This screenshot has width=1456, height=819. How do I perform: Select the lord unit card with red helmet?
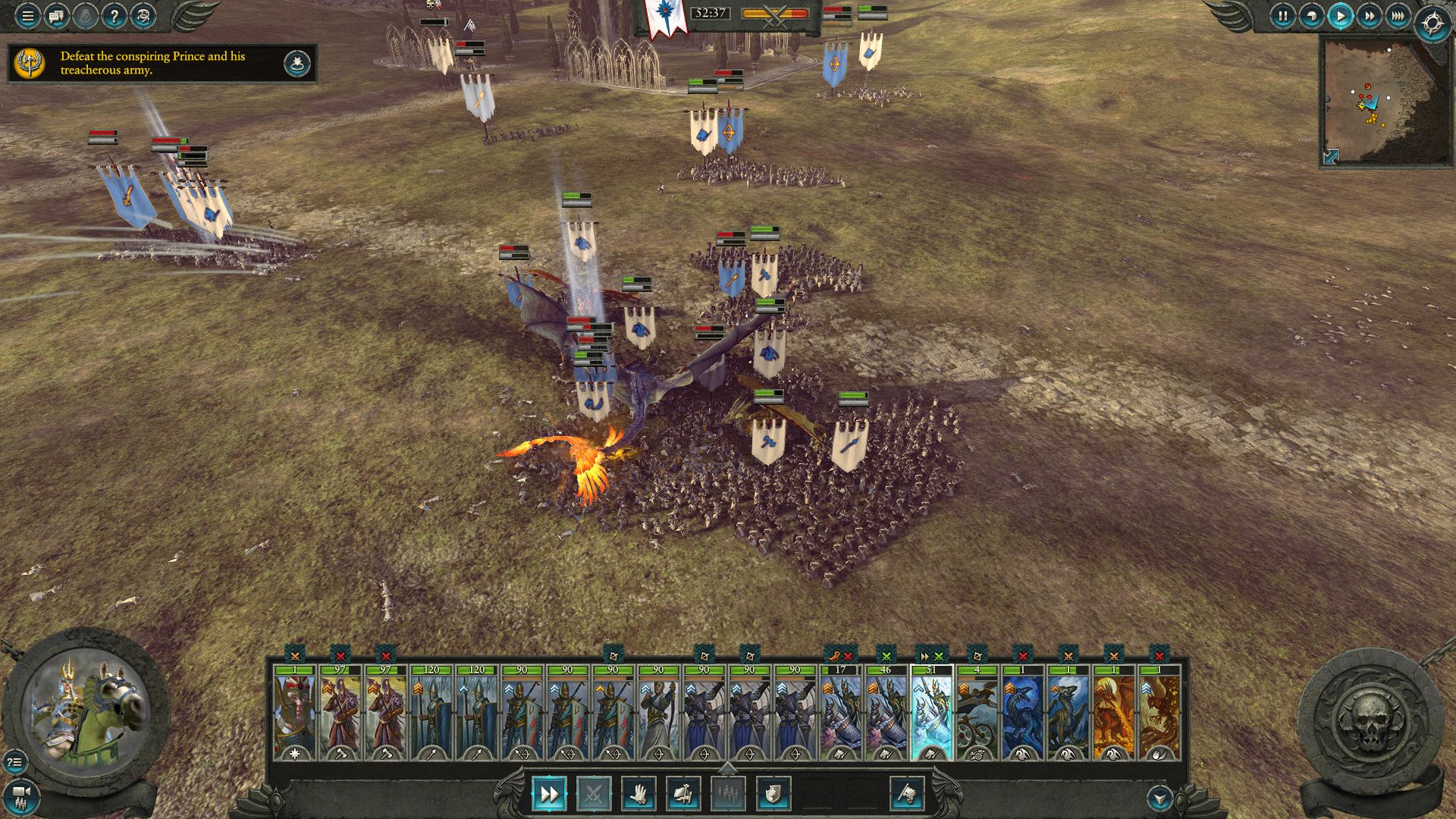pyautogui.click(x=295, y=712)
